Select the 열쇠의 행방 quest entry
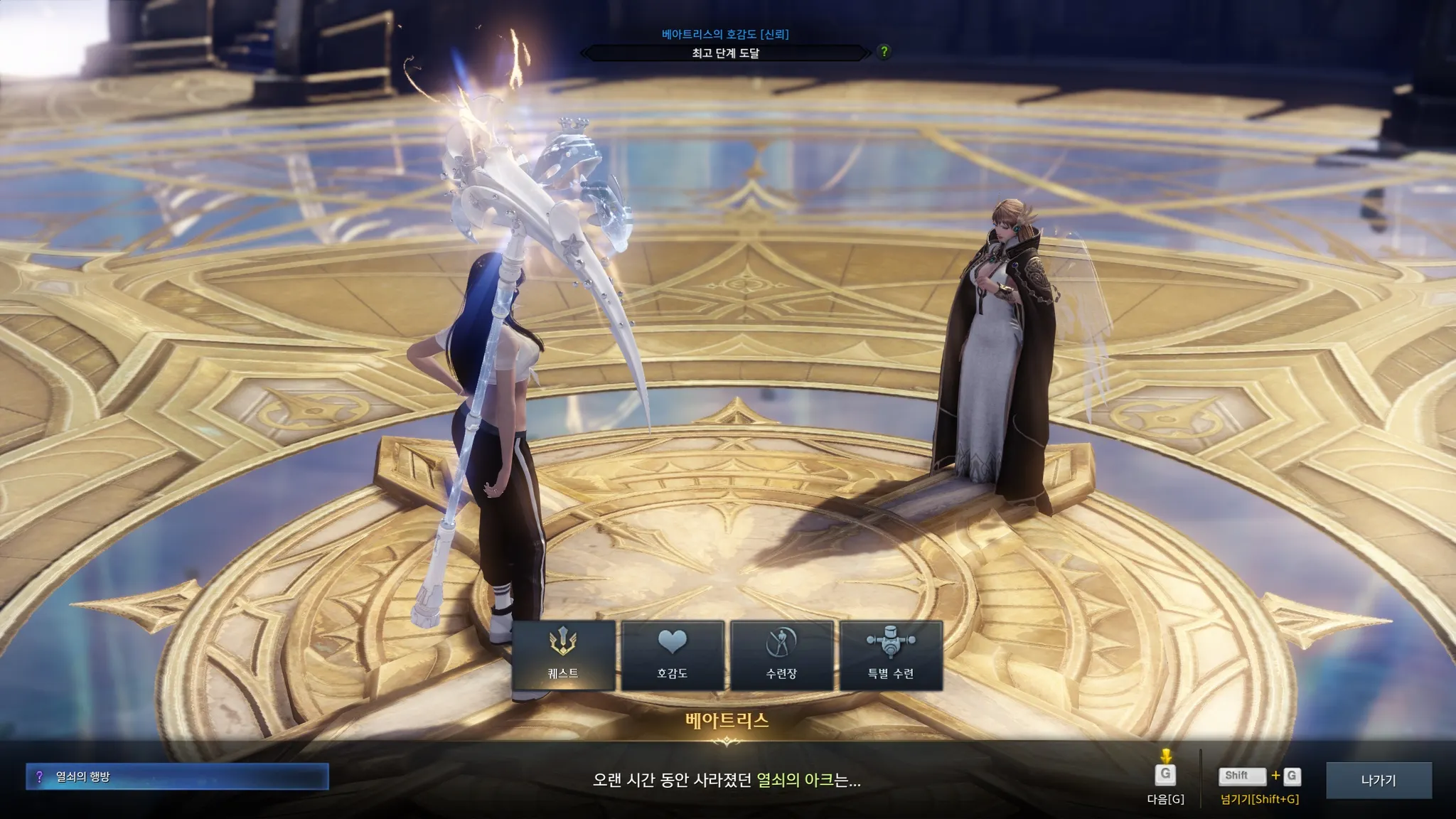1456x819 pixels. [177, 776]
